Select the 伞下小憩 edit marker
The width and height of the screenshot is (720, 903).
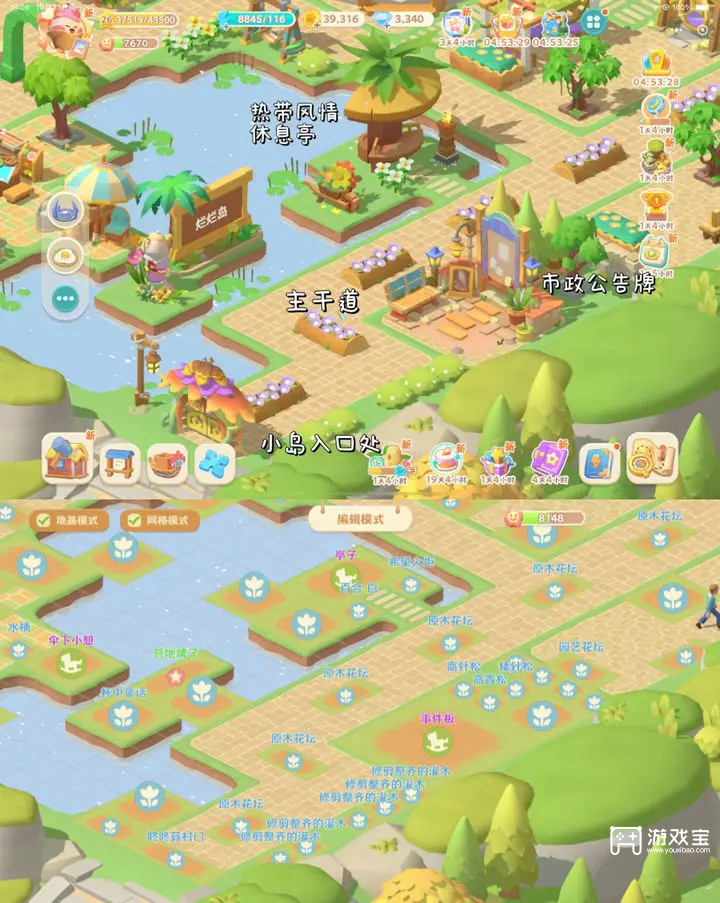tap(68, 661)
